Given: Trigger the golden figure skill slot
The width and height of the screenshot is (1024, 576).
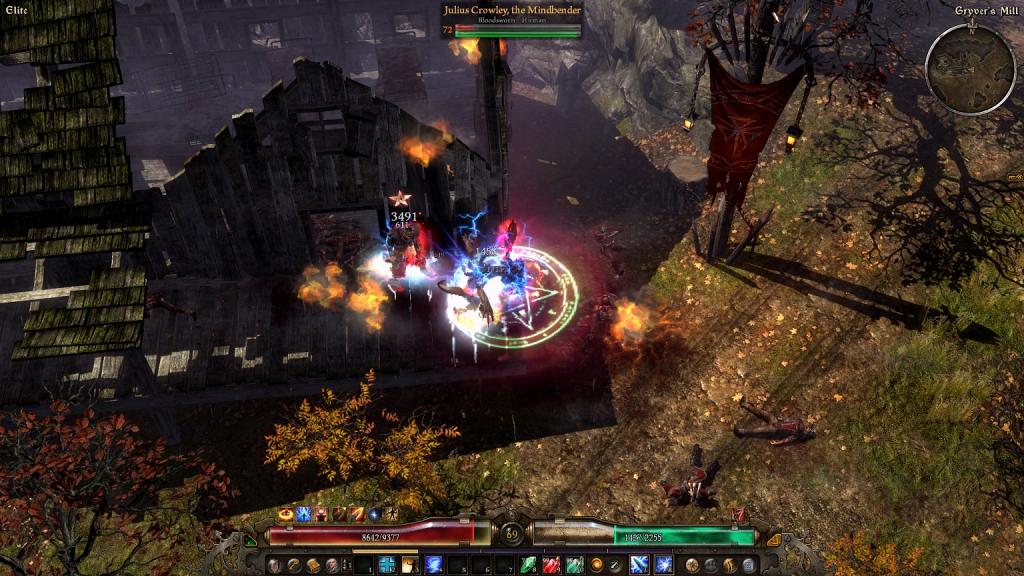Looking at the screenshot, I should (410, 565).
